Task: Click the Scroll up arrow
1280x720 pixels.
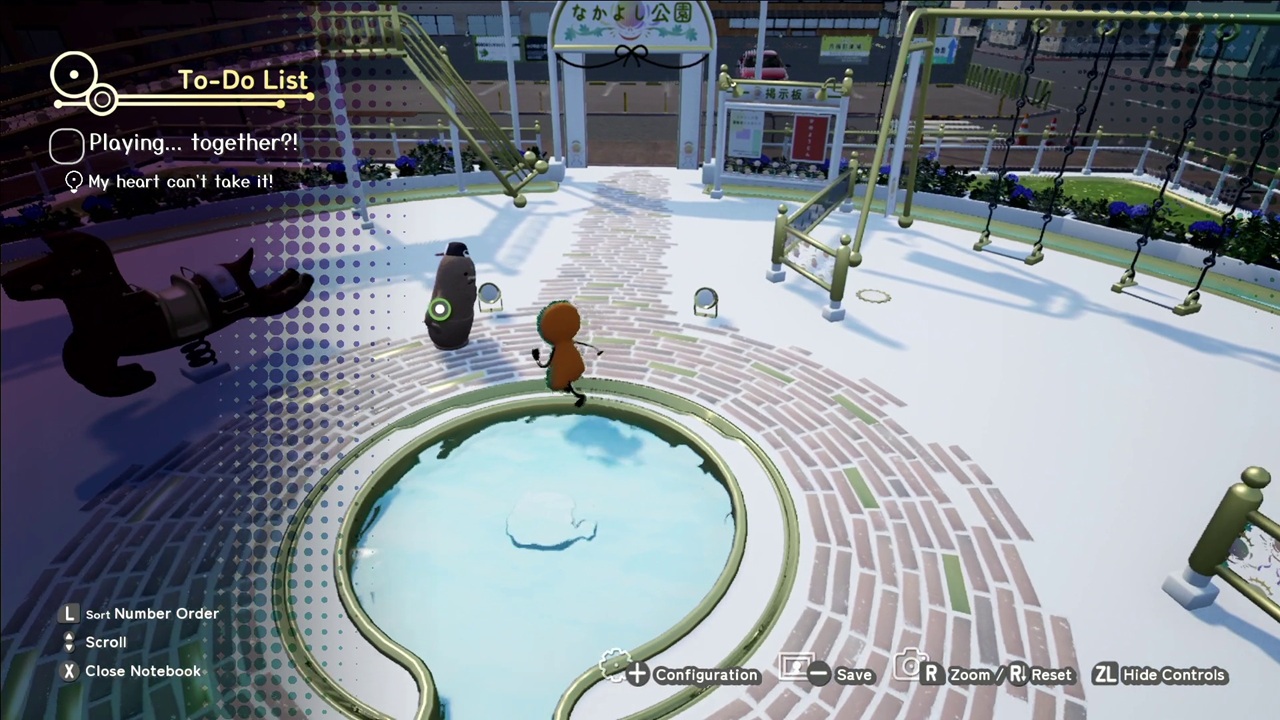Action: click(x=68, y=636)
